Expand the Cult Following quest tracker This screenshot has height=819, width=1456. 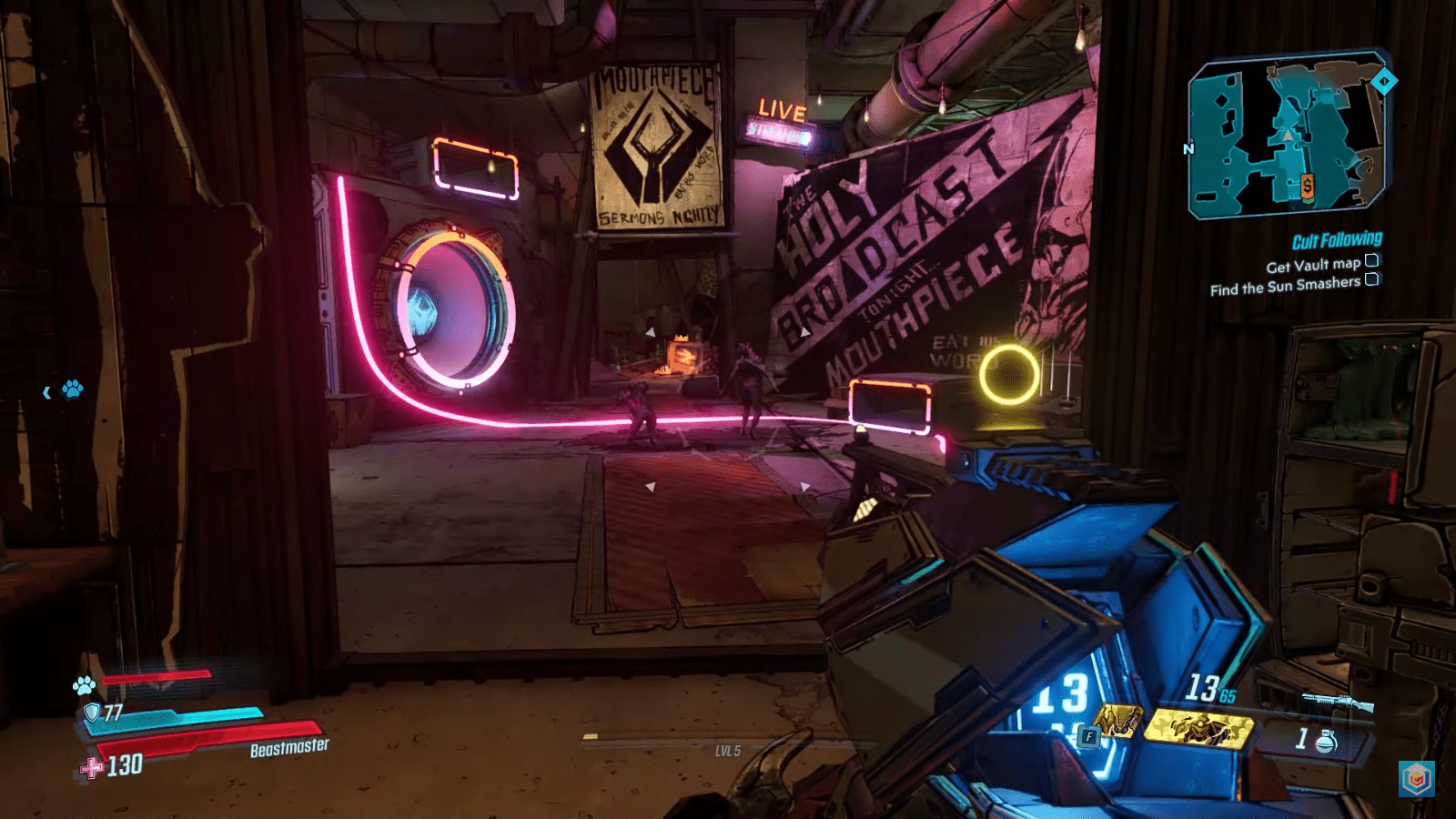(1336, 239)
